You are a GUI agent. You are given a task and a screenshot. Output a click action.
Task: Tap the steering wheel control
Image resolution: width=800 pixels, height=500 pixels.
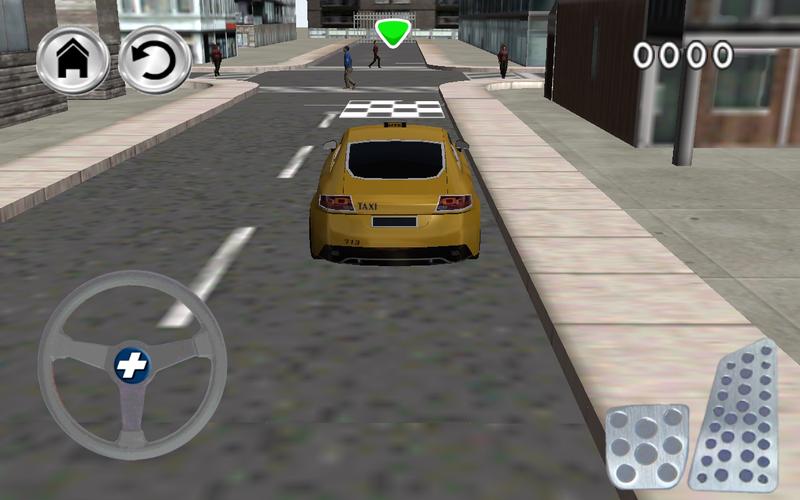pos(131,365)
